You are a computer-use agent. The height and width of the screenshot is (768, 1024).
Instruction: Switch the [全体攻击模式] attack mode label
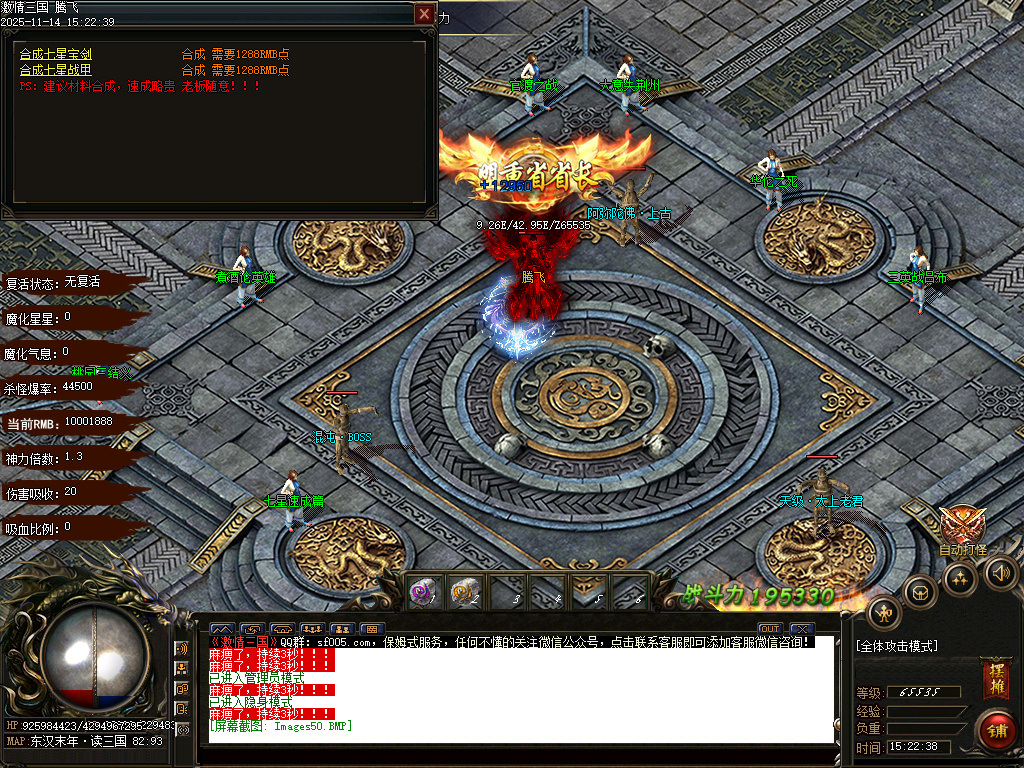pos(897,646)
